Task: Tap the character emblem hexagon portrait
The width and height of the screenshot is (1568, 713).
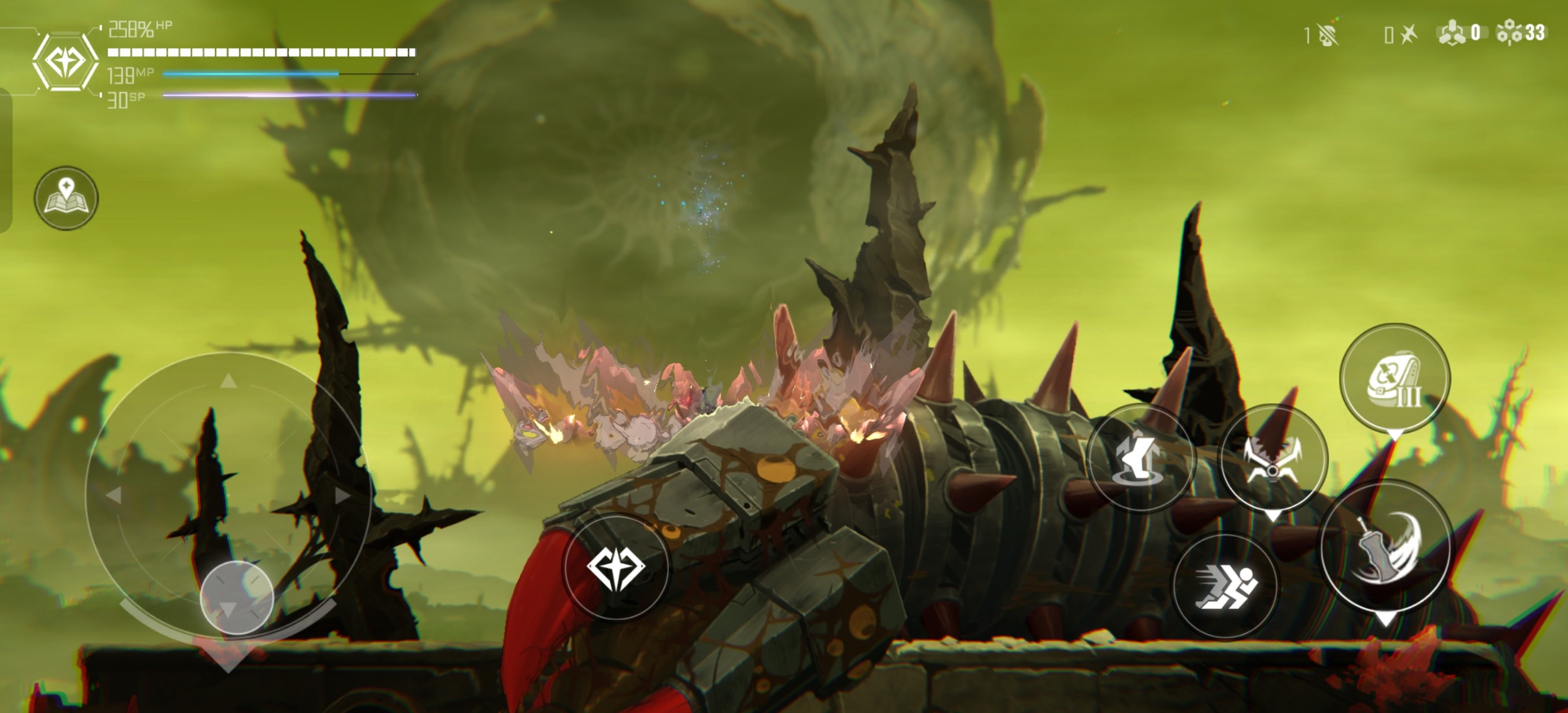Action: 64,61
